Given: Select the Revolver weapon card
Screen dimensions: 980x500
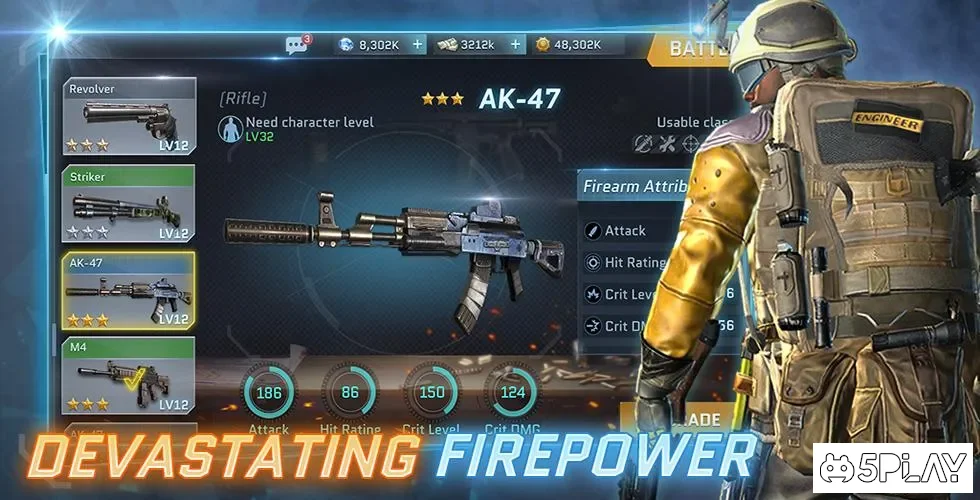Looking at the screenshot, I should (129, 117).
